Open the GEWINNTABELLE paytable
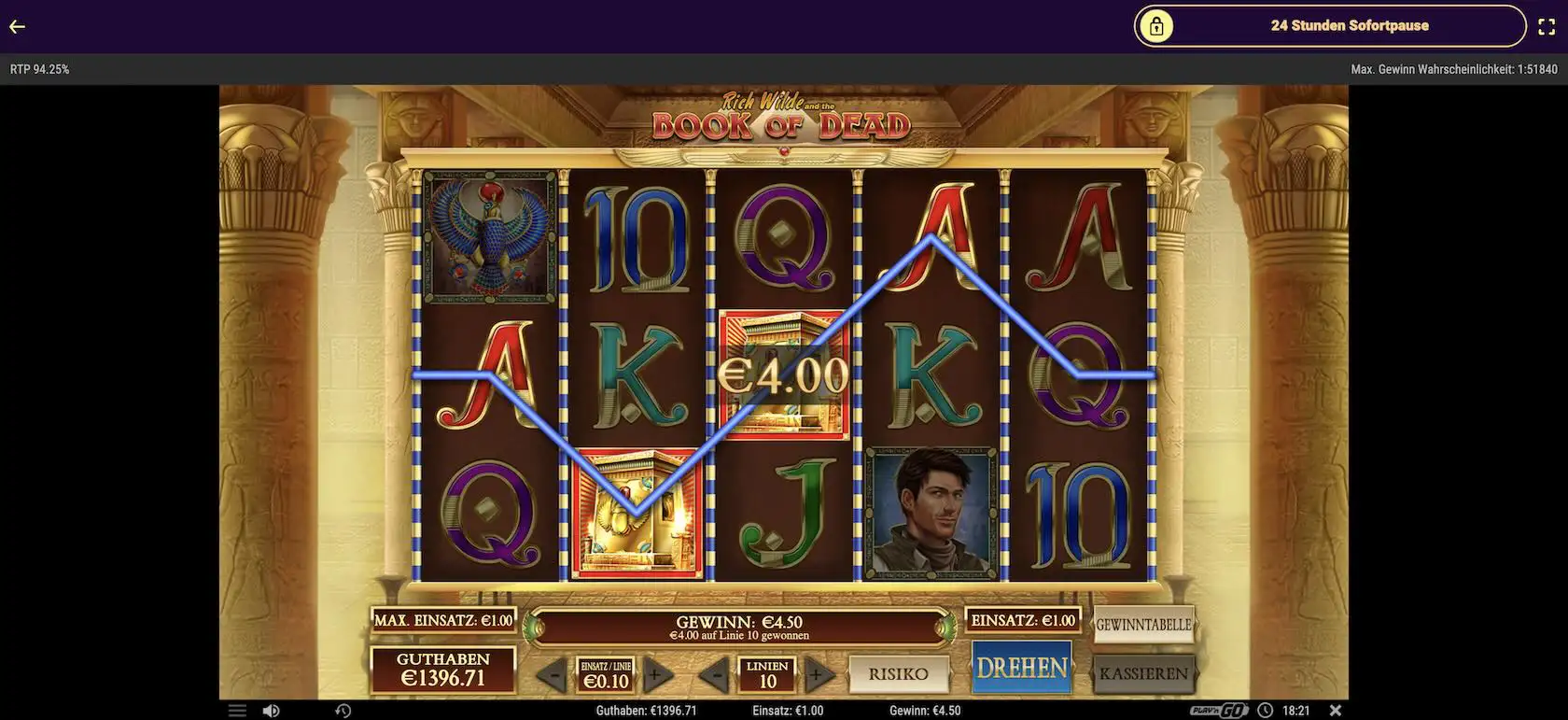 (1143, 624)
